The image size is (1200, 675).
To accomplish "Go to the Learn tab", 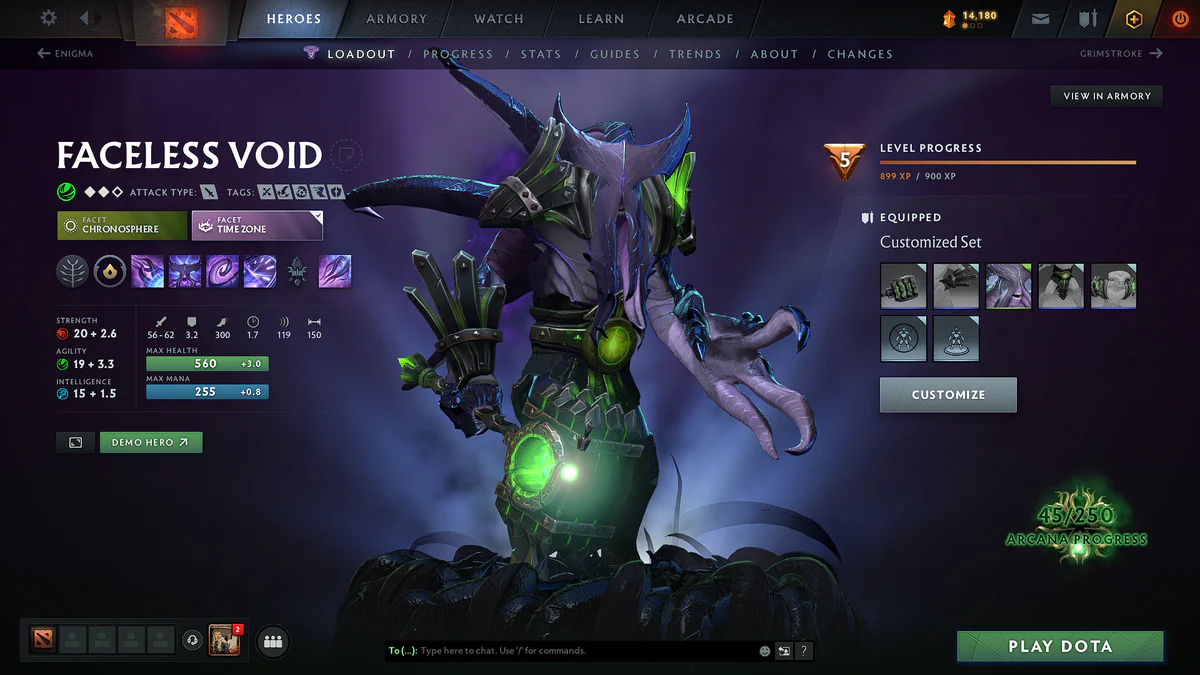I will tap(601, 19).
